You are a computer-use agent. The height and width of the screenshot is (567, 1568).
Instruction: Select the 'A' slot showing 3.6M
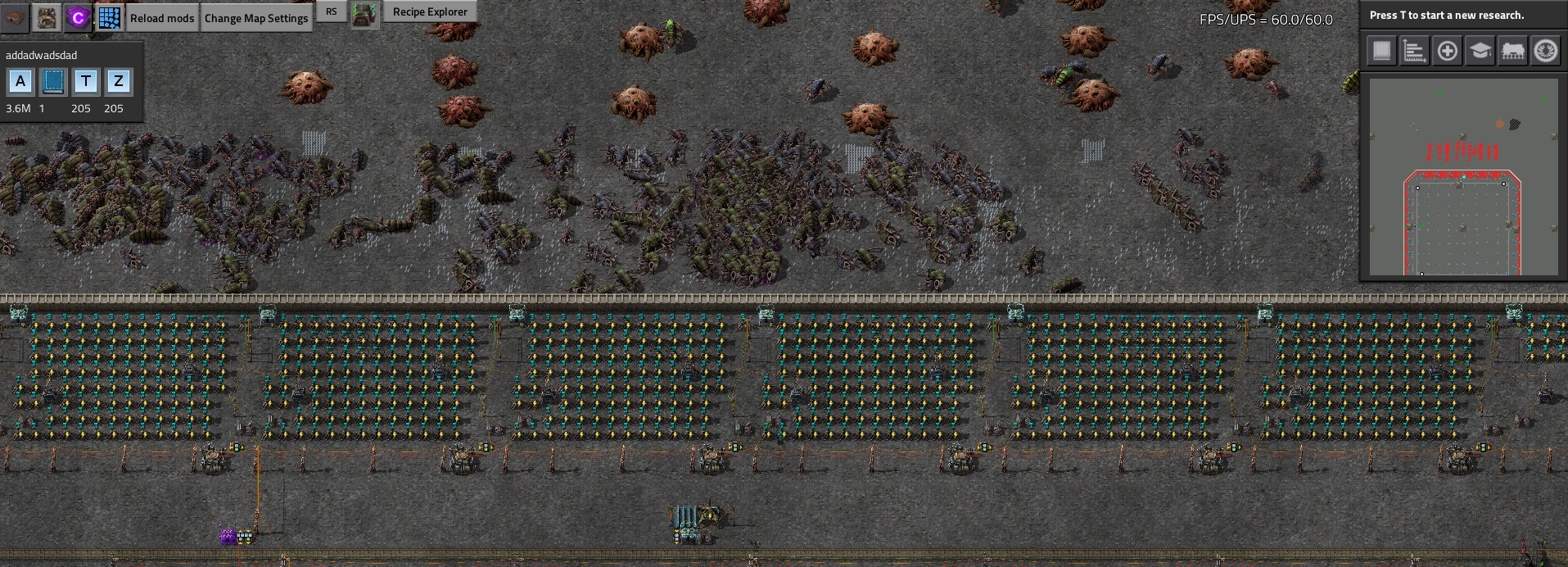20,81
